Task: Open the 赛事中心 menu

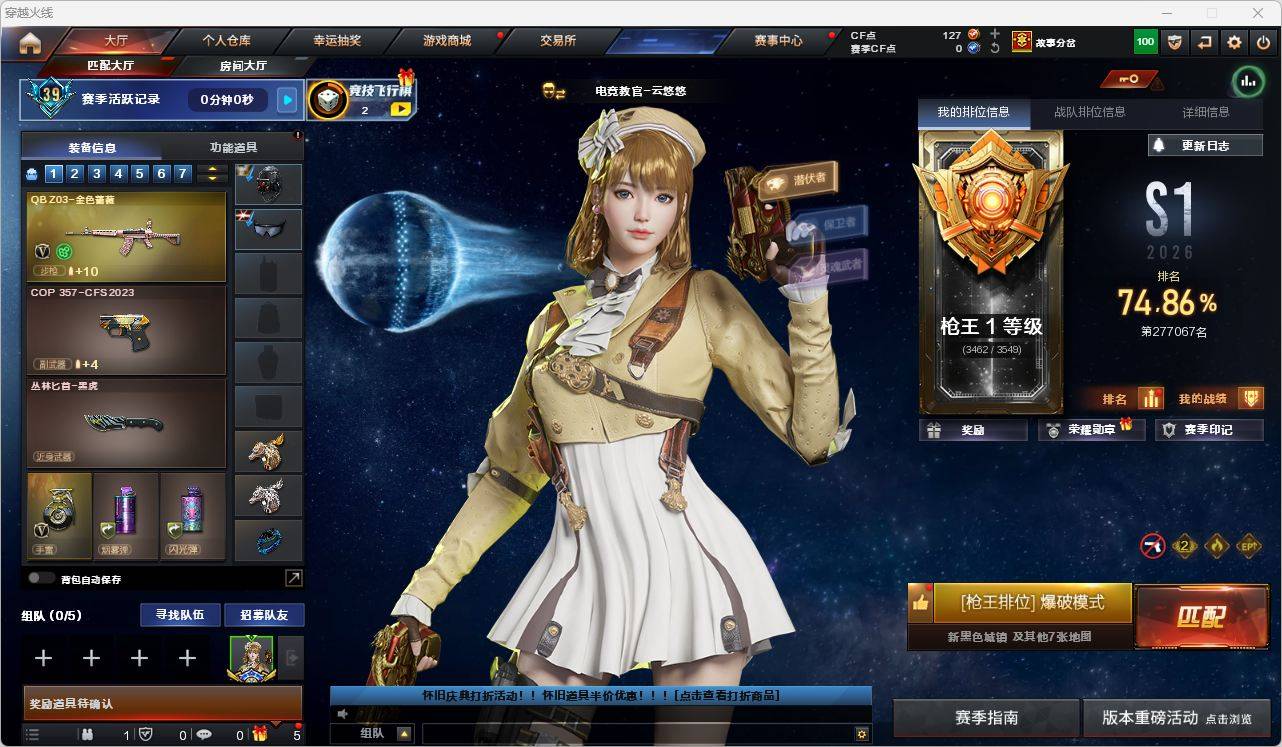Action: (778, 41)
